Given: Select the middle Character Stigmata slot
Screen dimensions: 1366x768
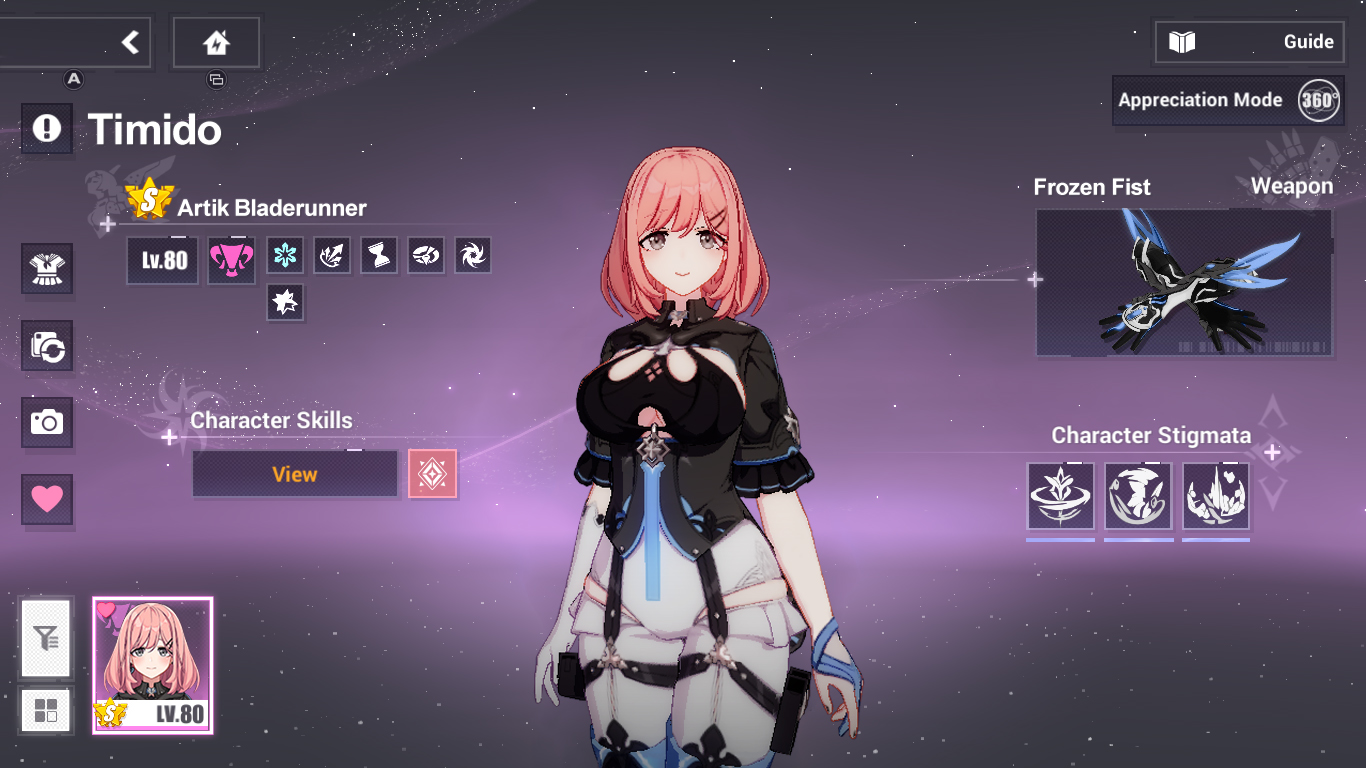Looking at the screenshot, I should pyautogui.click(x=1138, y=496).
